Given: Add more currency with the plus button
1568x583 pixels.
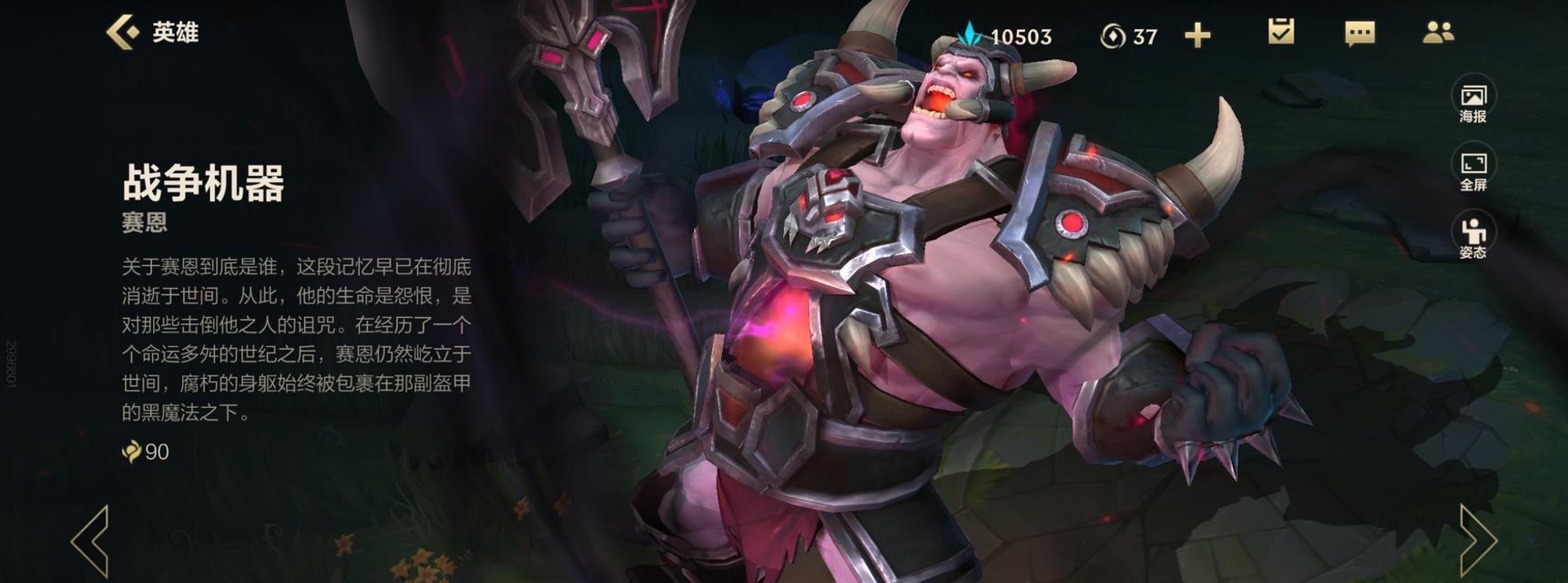Looking at the screenshot, I should coord(1197,36).
